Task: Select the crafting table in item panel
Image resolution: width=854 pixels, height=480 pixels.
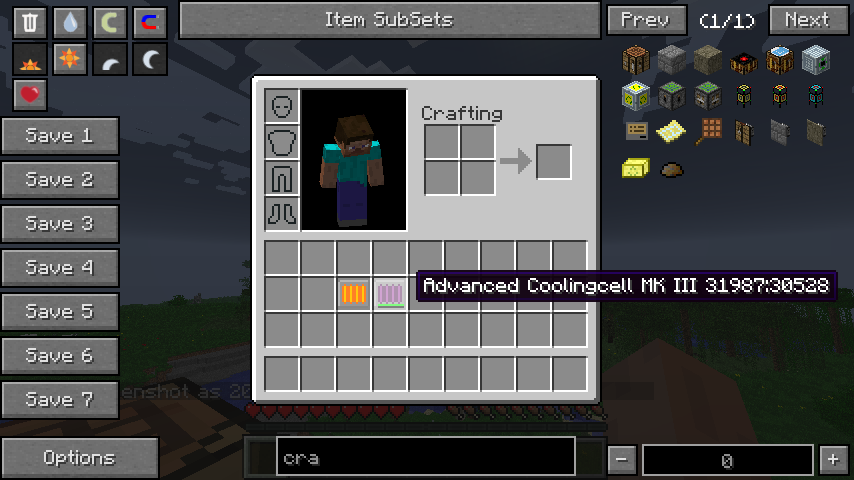Action: [x=637, y=60]
